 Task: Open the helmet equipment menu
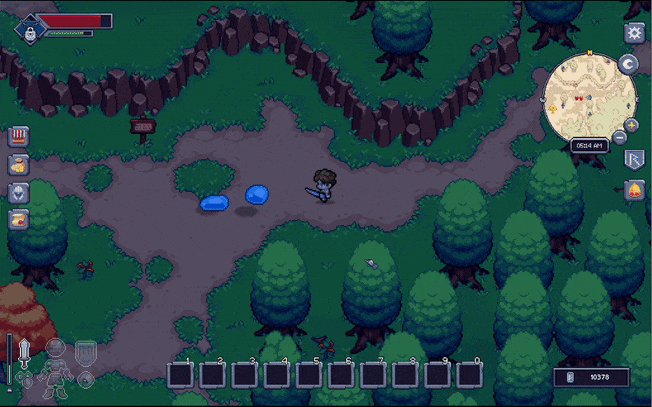19,192
